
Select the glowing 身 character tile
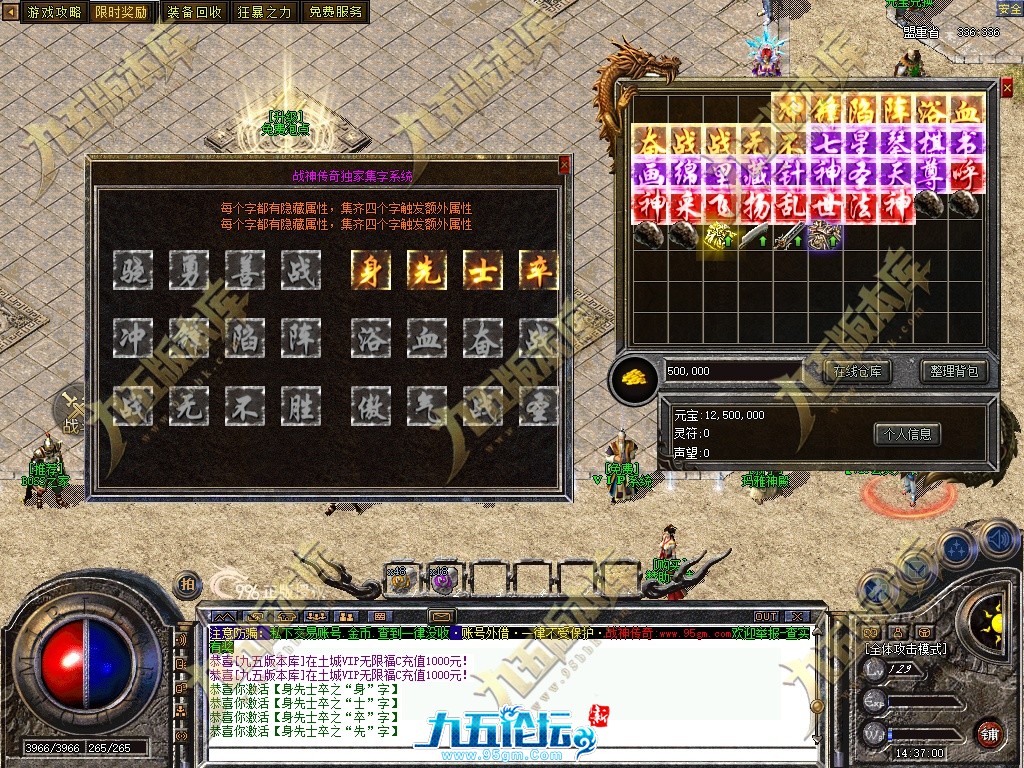point(371,270)
